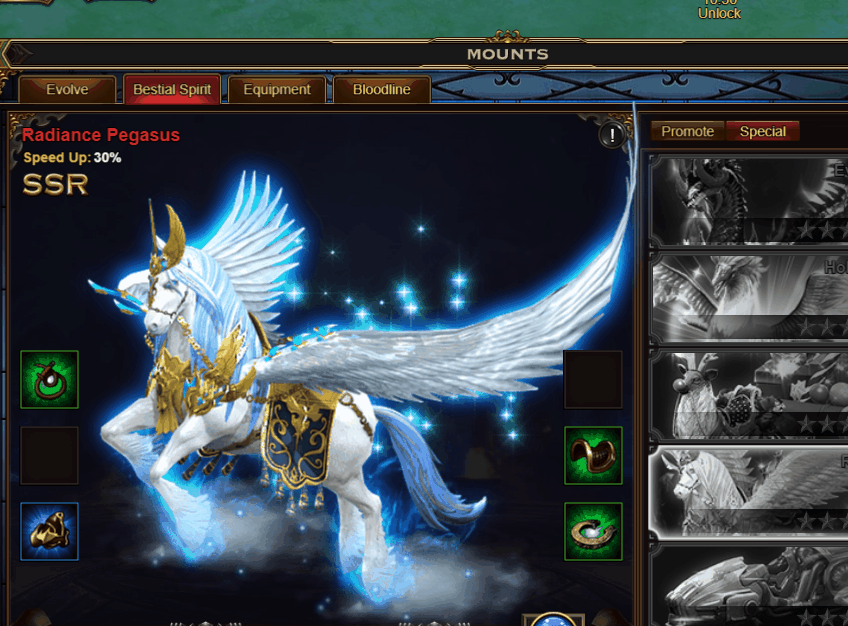Viewport: 848px width, 626px height.
Task: Switch to the Promote mount list
Action: 688,132
